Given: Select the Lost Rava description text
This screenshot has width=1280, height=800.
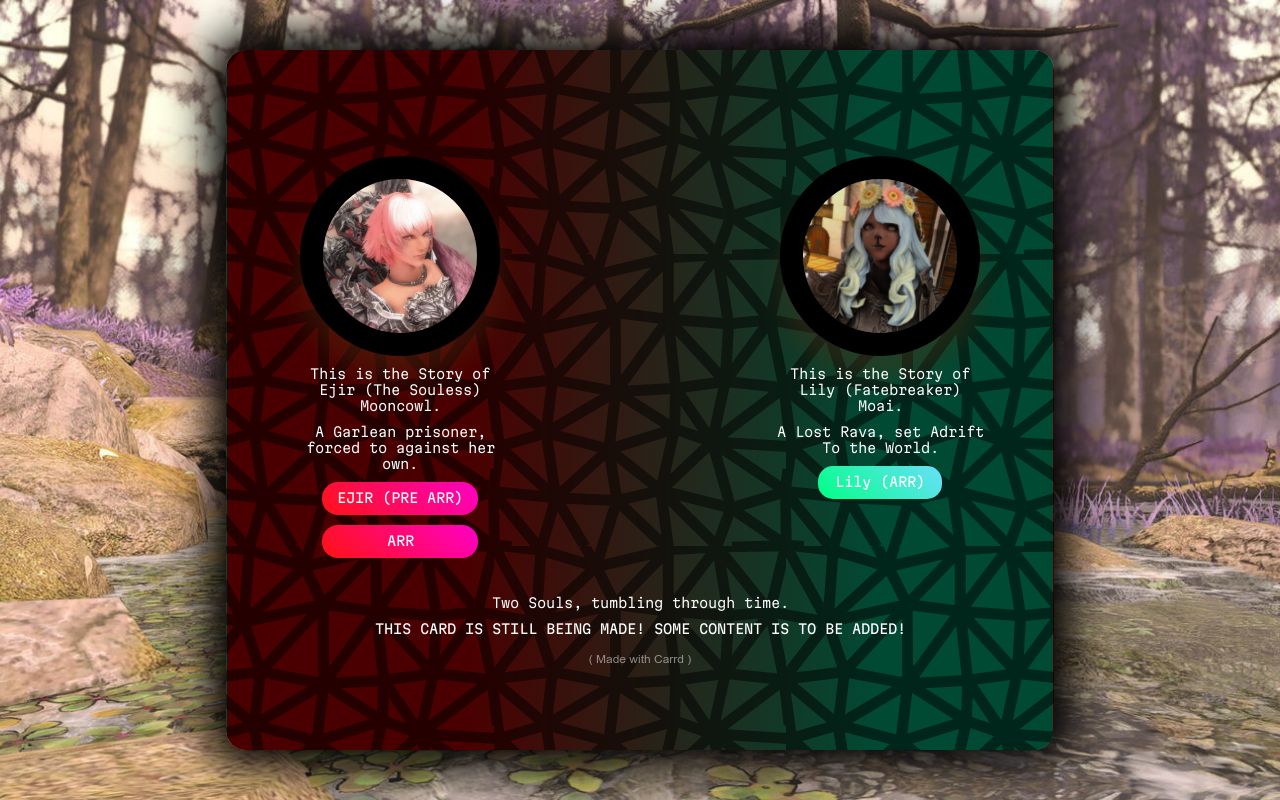Looking at the screenshot, I should 879,440.
